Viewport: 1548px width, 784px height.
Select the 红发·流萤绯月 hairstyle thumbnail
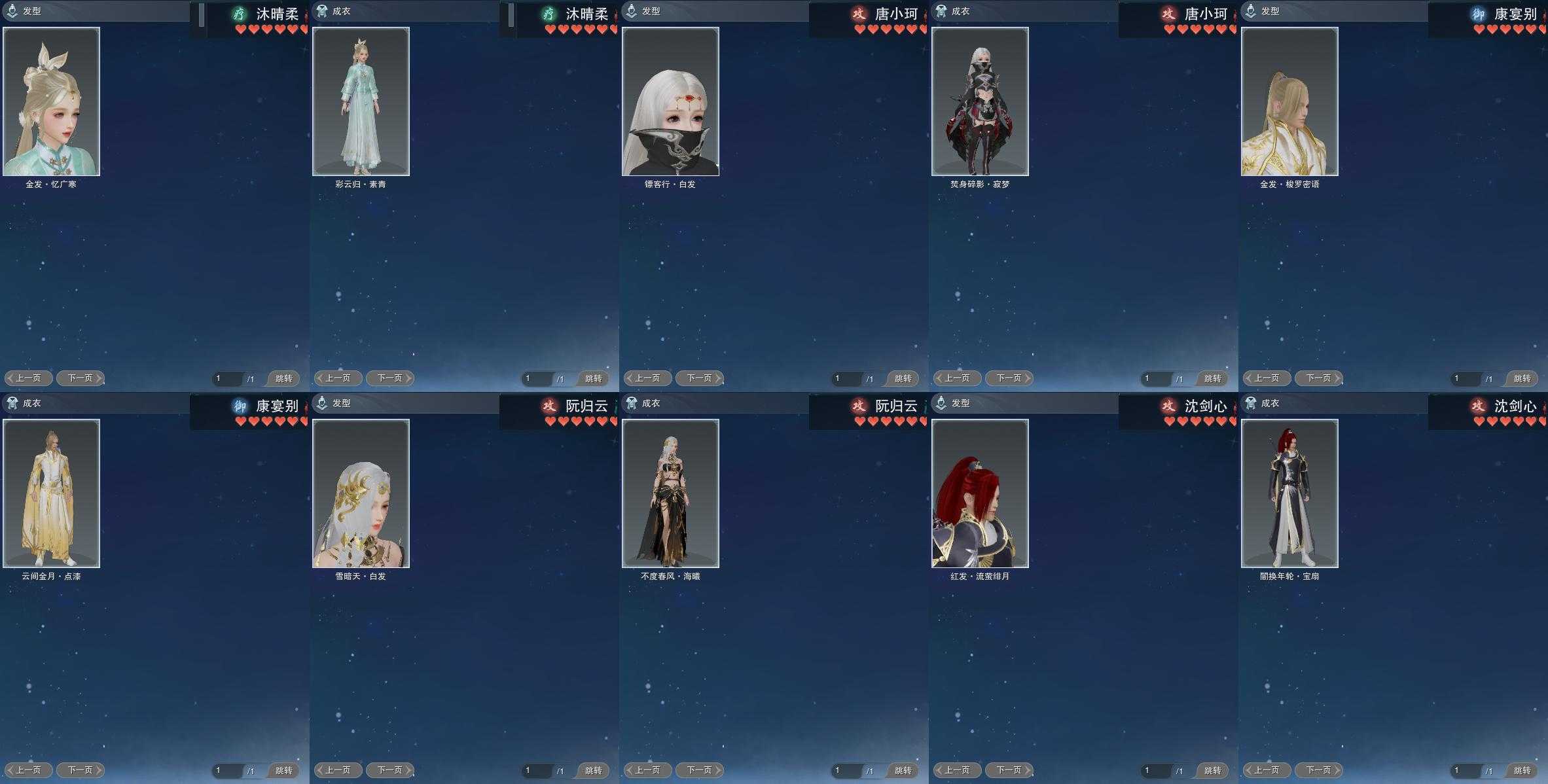point(980,493)
